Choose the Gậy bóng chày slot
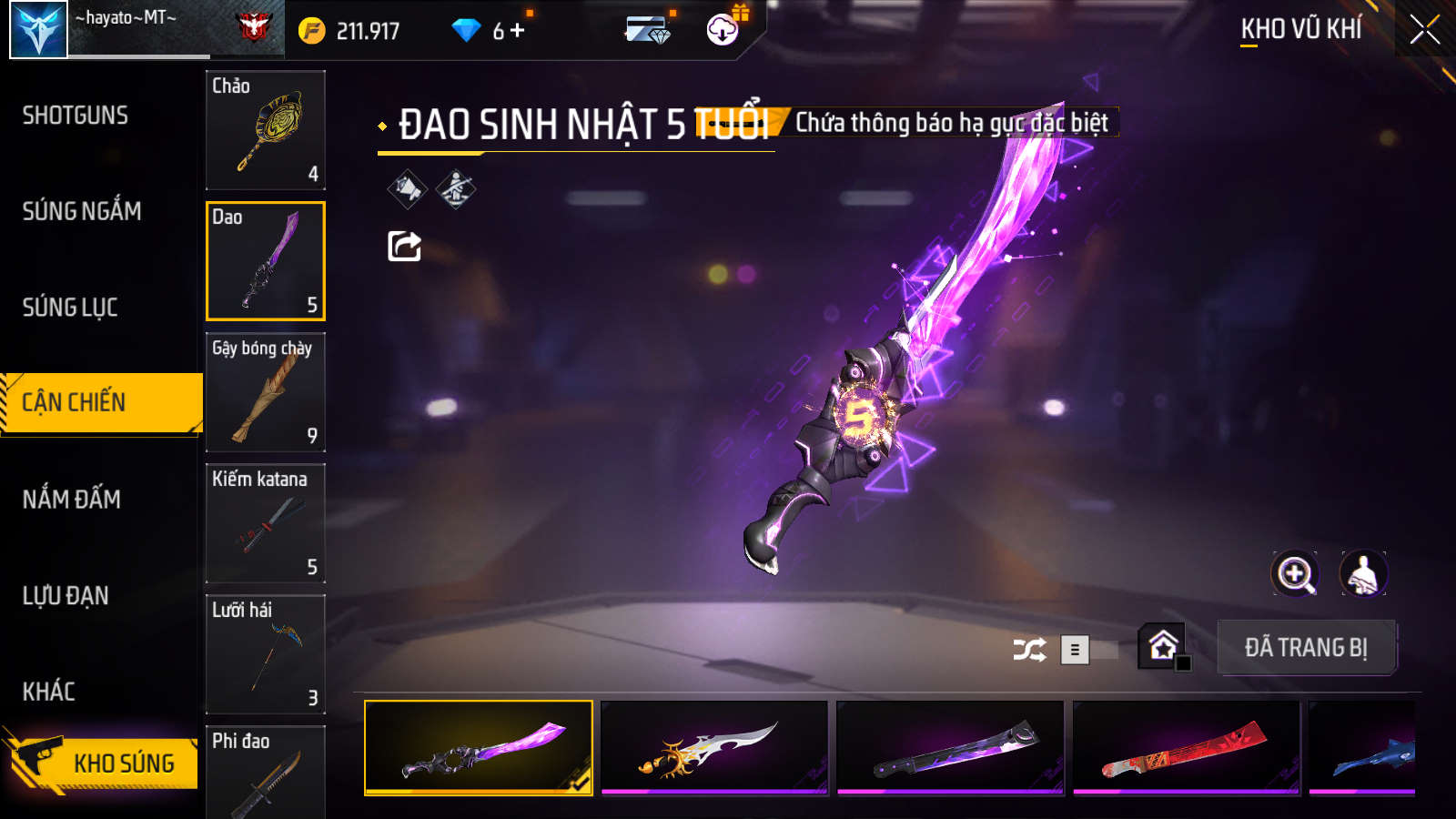The image size is (1456, 819). click(266, 392)
